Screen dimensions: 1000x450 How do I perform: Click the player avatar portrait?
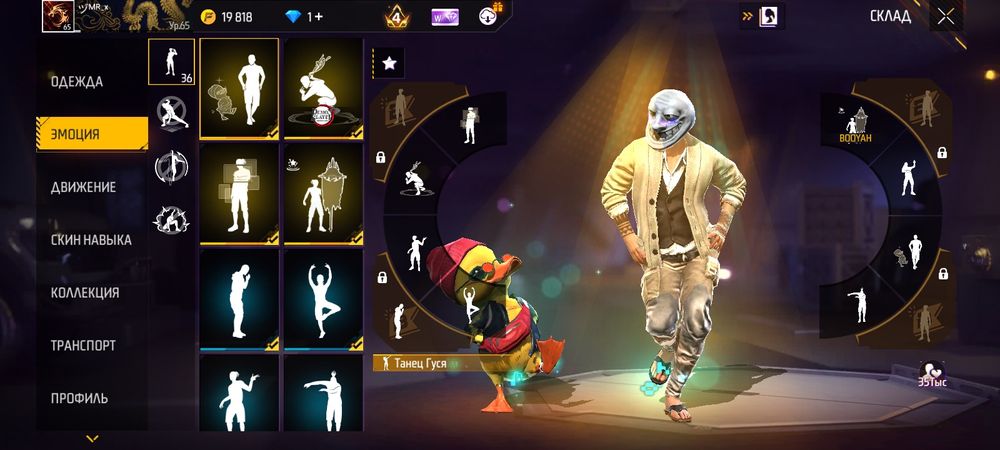[57, 17]
